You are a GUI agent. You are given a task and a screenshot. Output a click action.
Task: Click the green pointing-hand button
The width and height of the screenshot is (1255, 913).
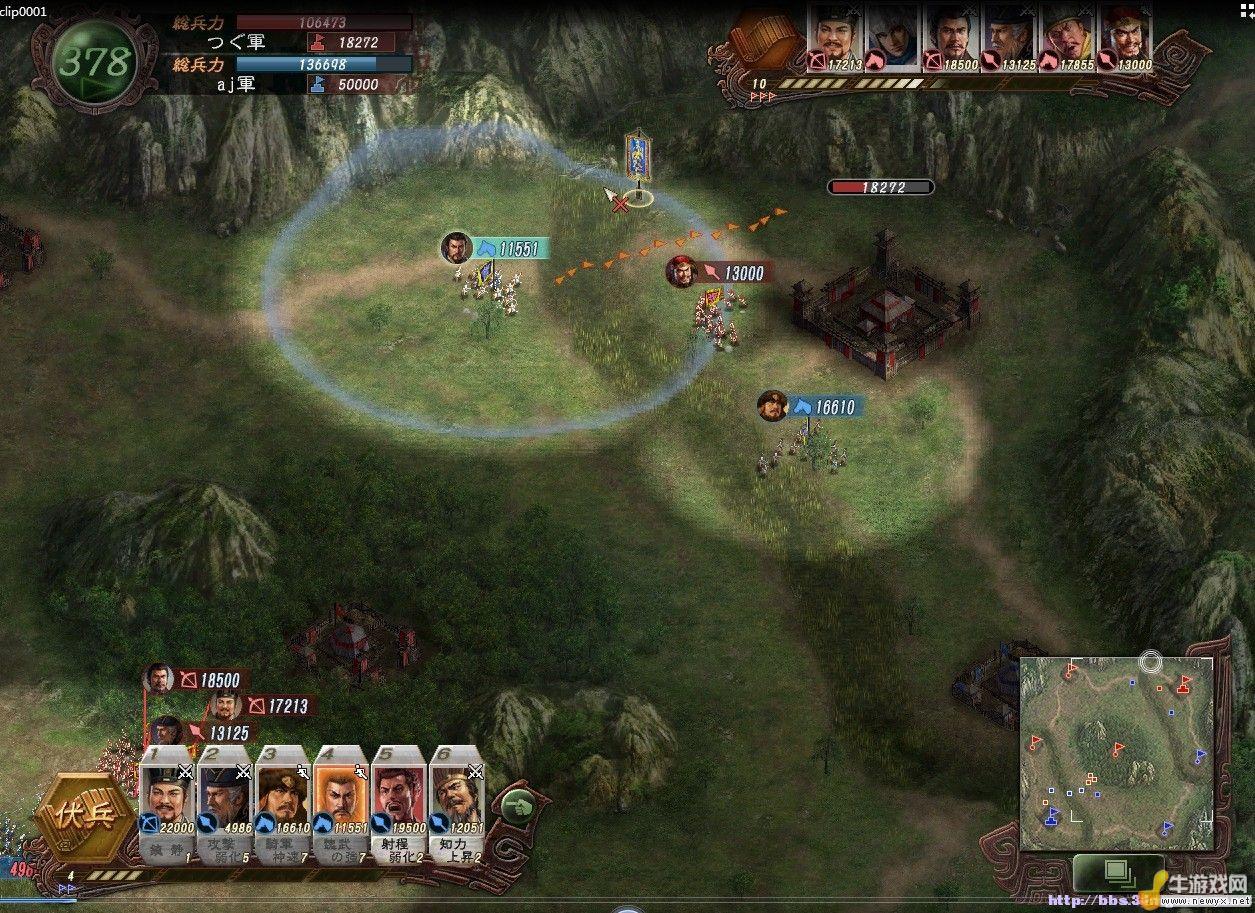(517, 805)
